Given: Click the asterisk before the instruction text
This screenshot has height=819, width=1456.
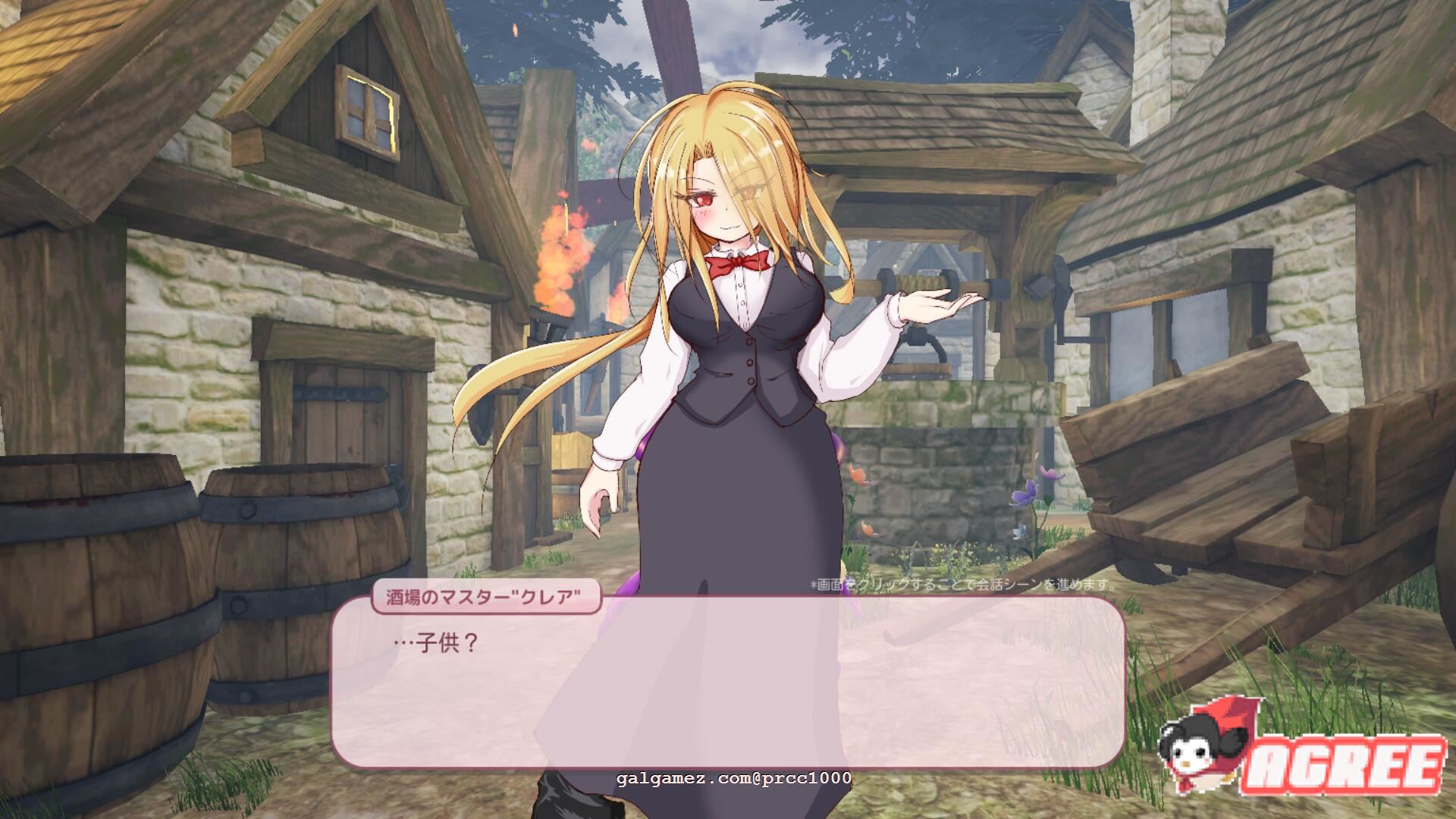Looking at the screenshot, I should pyautogui.click(x=813, y=585).
